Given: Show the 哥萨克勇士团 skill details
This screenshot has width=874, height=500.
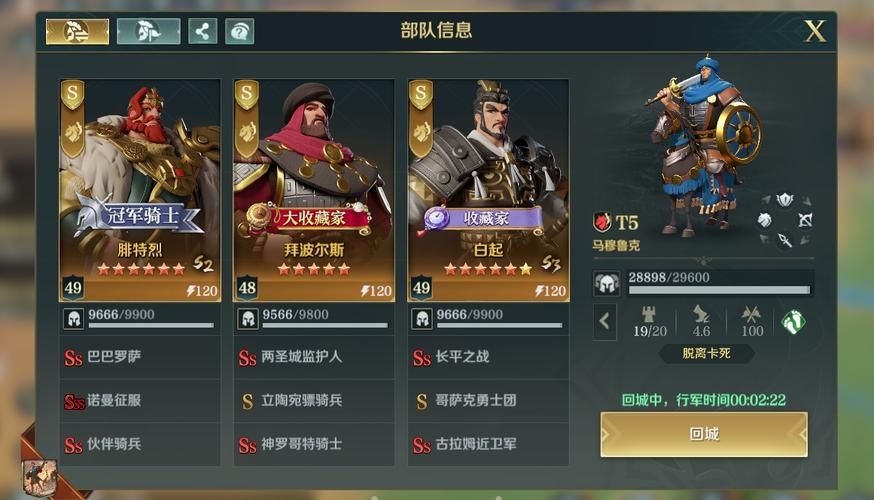Looking at the screenshot, I should (x=488, y=401).
